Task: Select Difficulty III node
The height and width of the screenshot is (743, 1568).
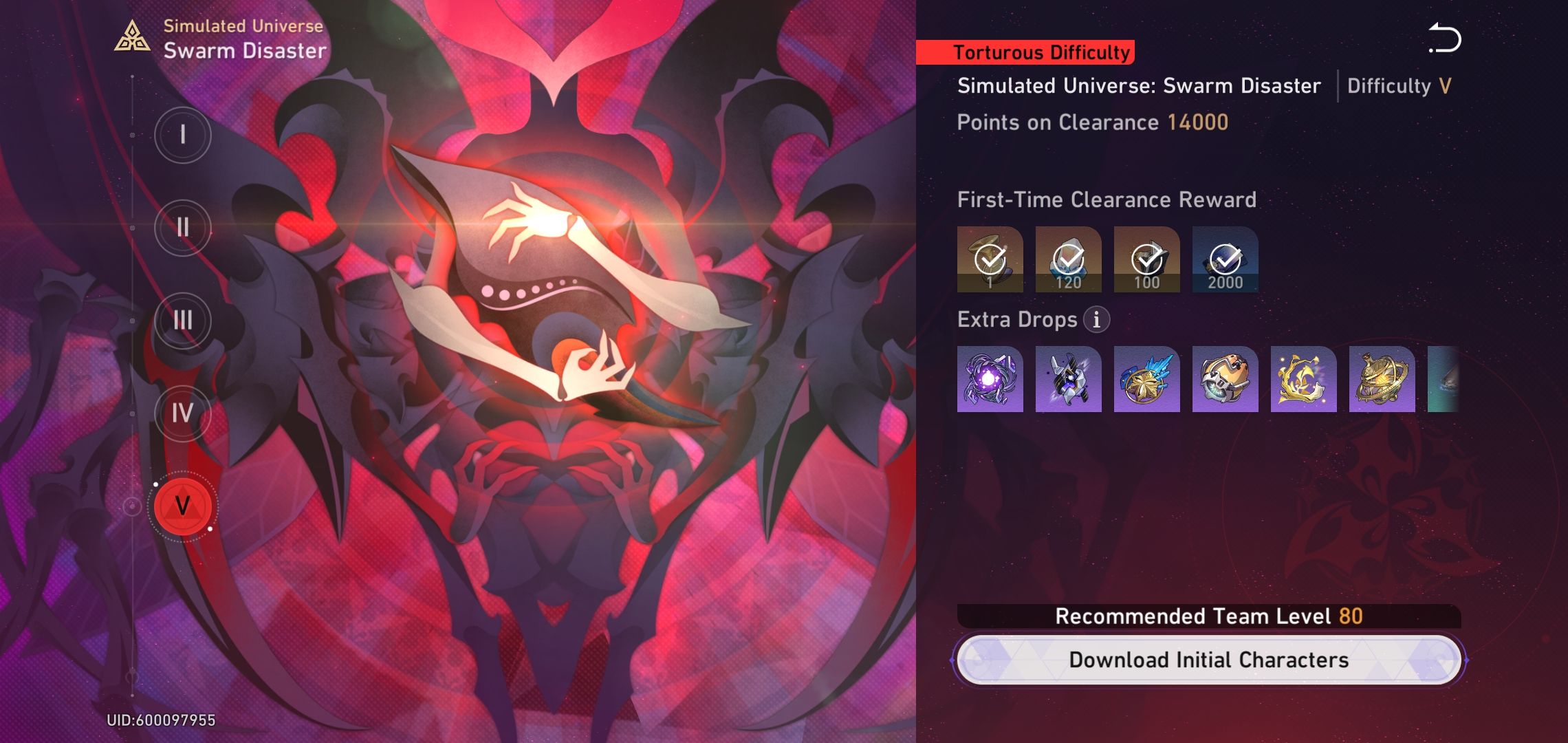Action: (182, 321)
